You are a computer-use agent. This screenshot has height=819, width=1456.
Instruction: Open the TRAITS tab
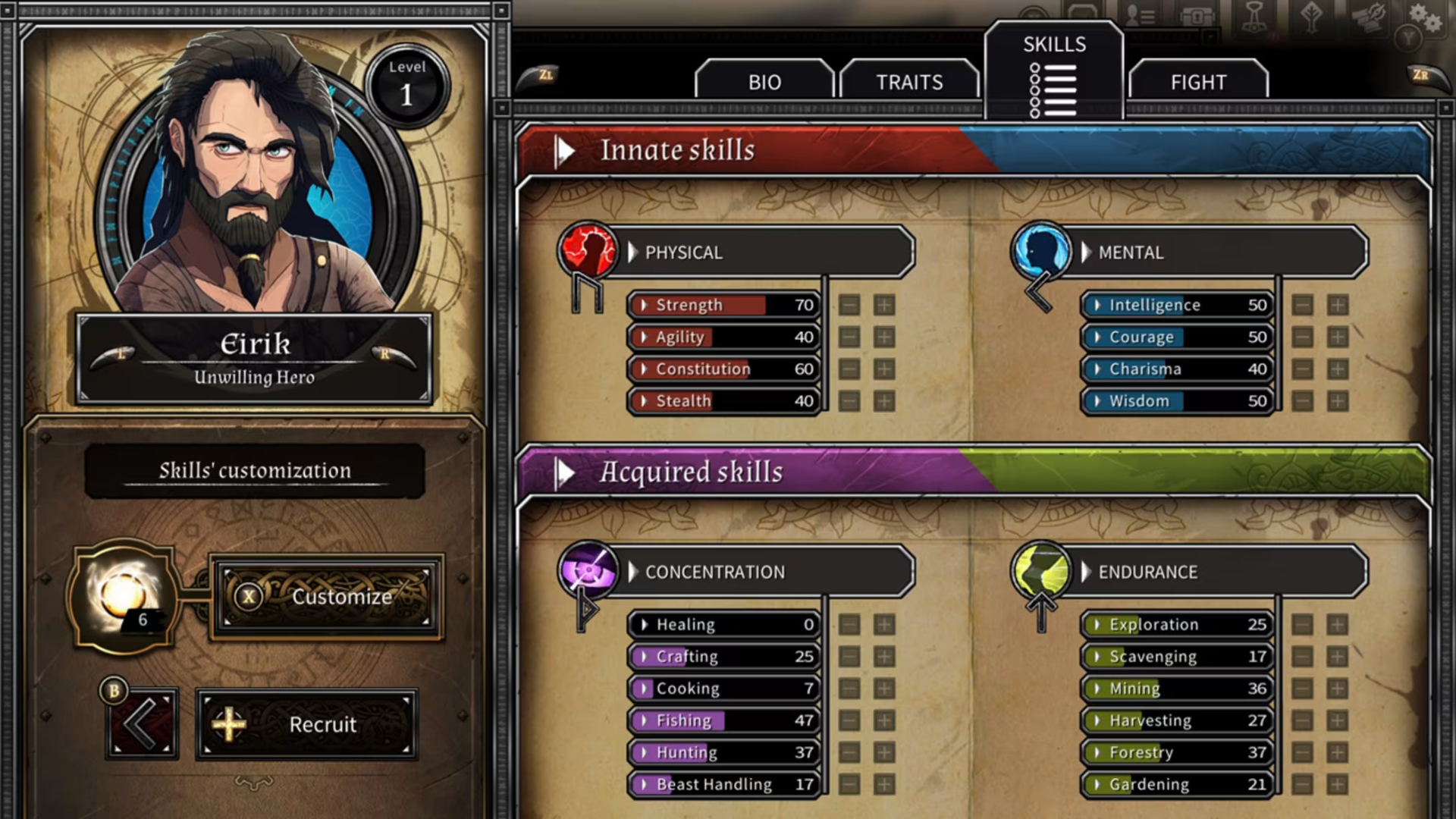click(x=909, y=82)
